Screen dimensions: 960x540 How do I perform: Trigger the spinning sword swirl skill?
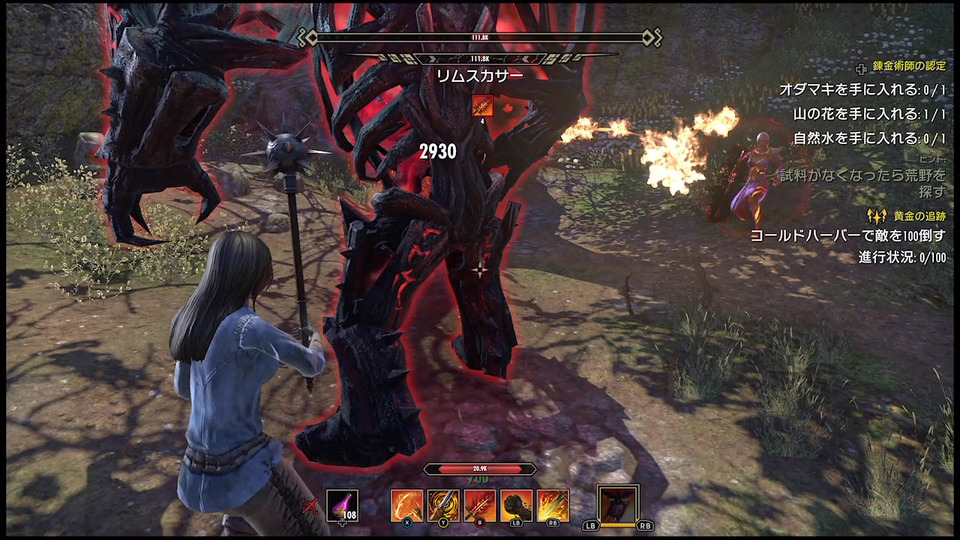(x=443, y=504)
